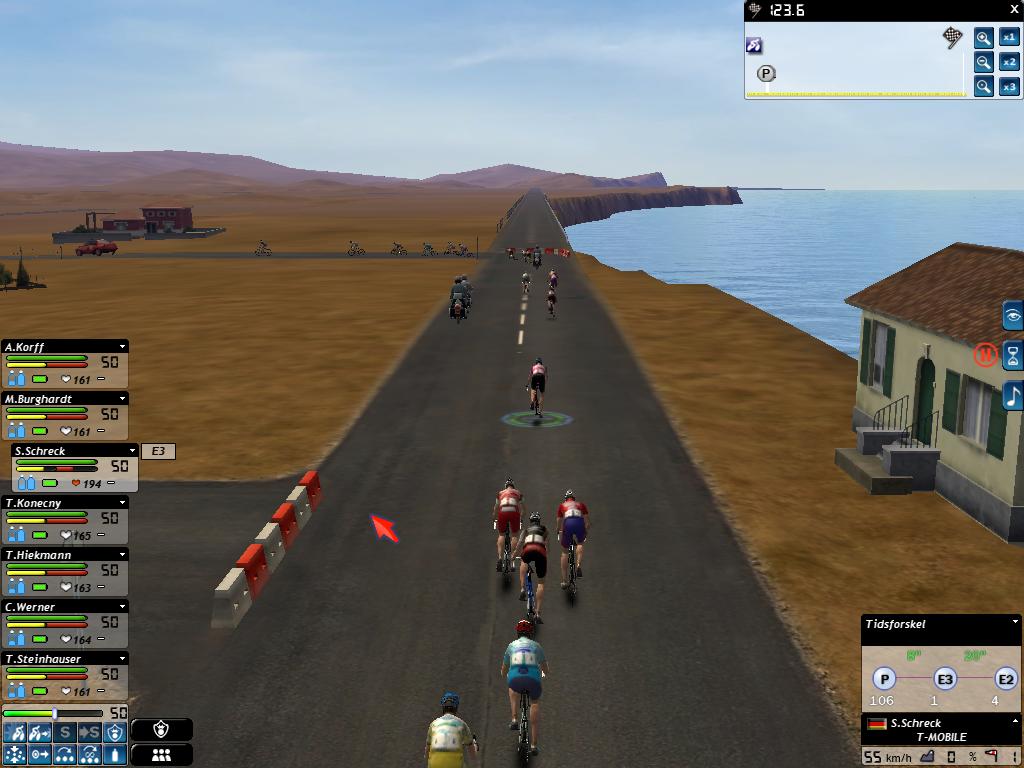
Task: Close the race profile minimap panel
Action: coord(1014,10)
